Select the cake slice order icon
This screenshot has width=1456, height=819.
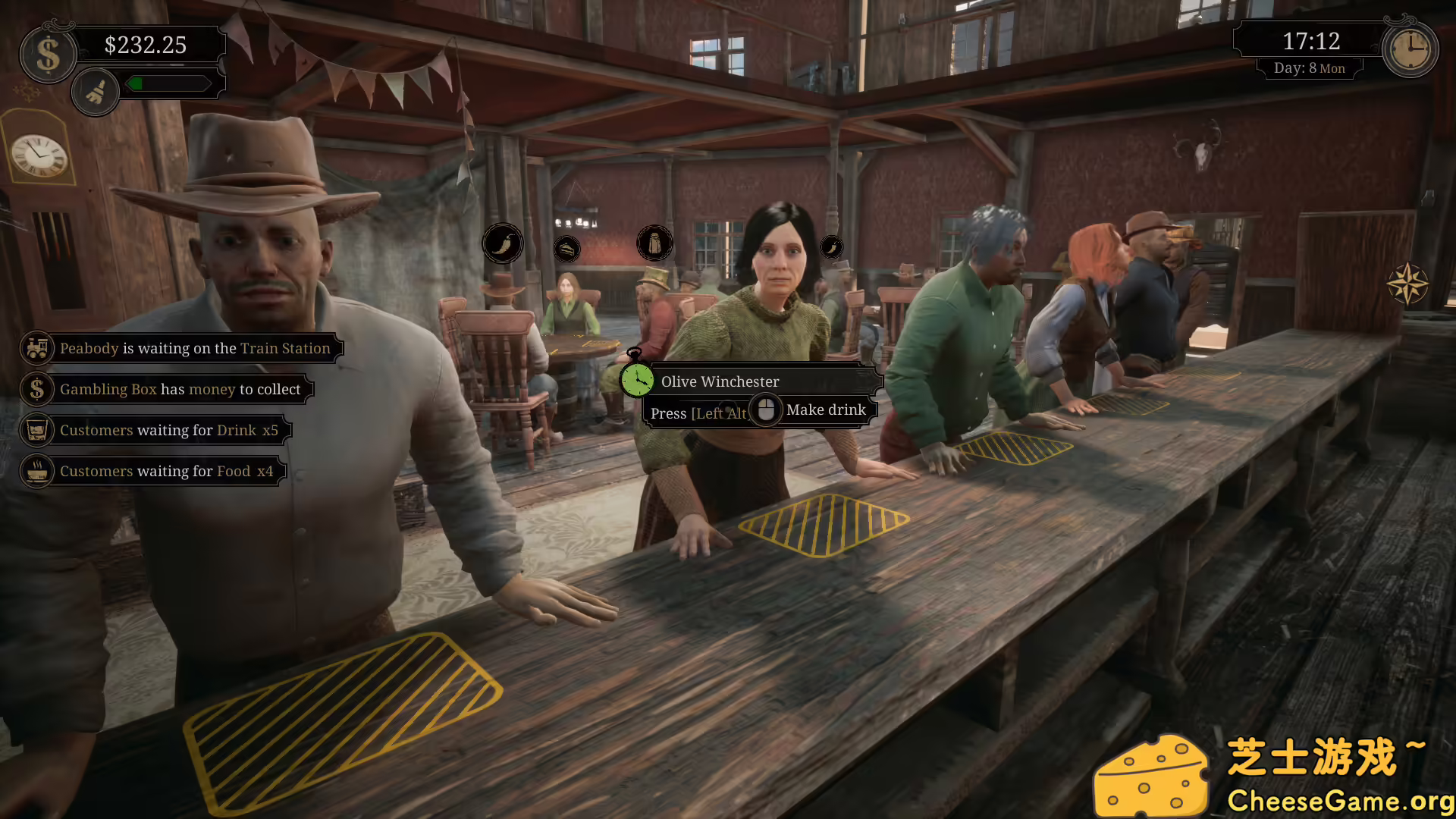coord(567,248)
